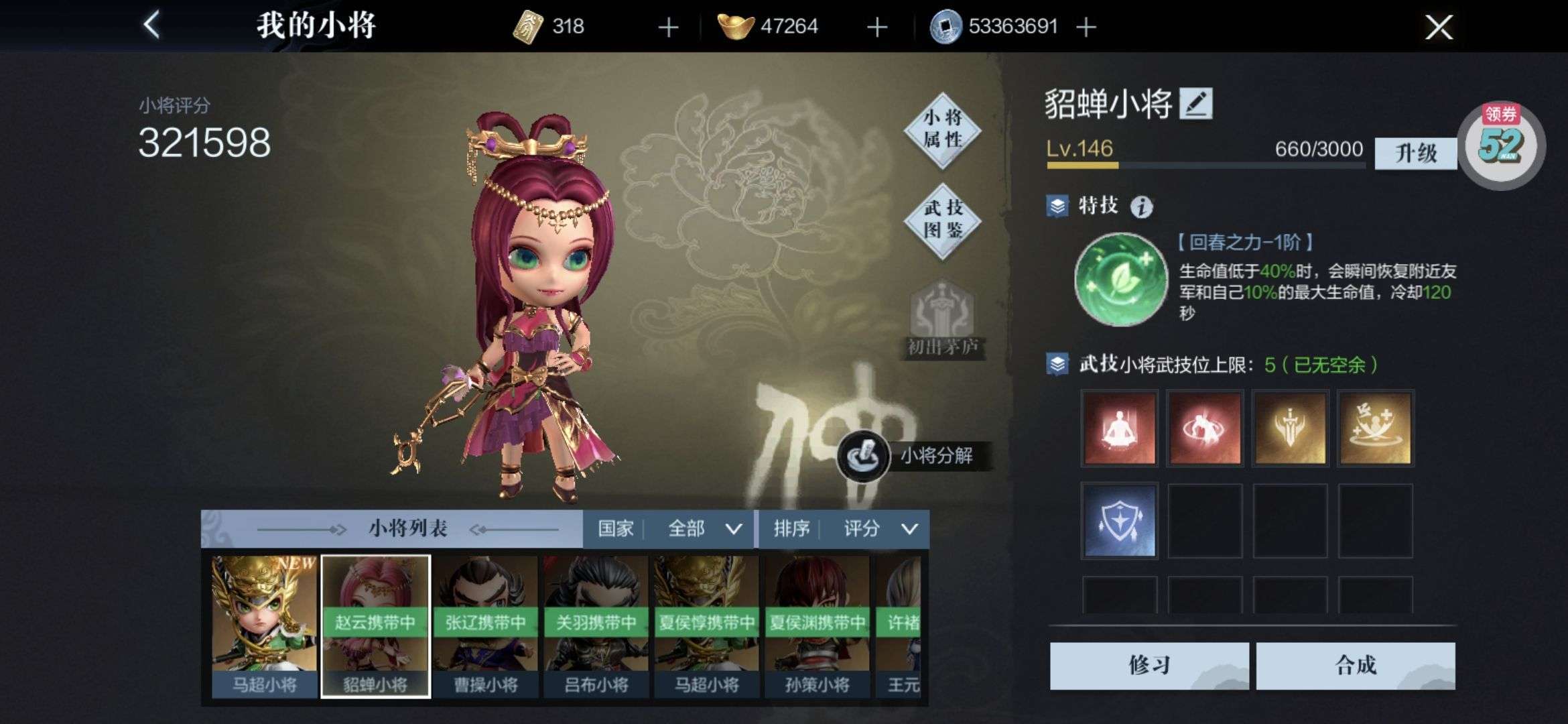
Task: Select the red meditation skill icon
Action: [x=1120, y=428]
